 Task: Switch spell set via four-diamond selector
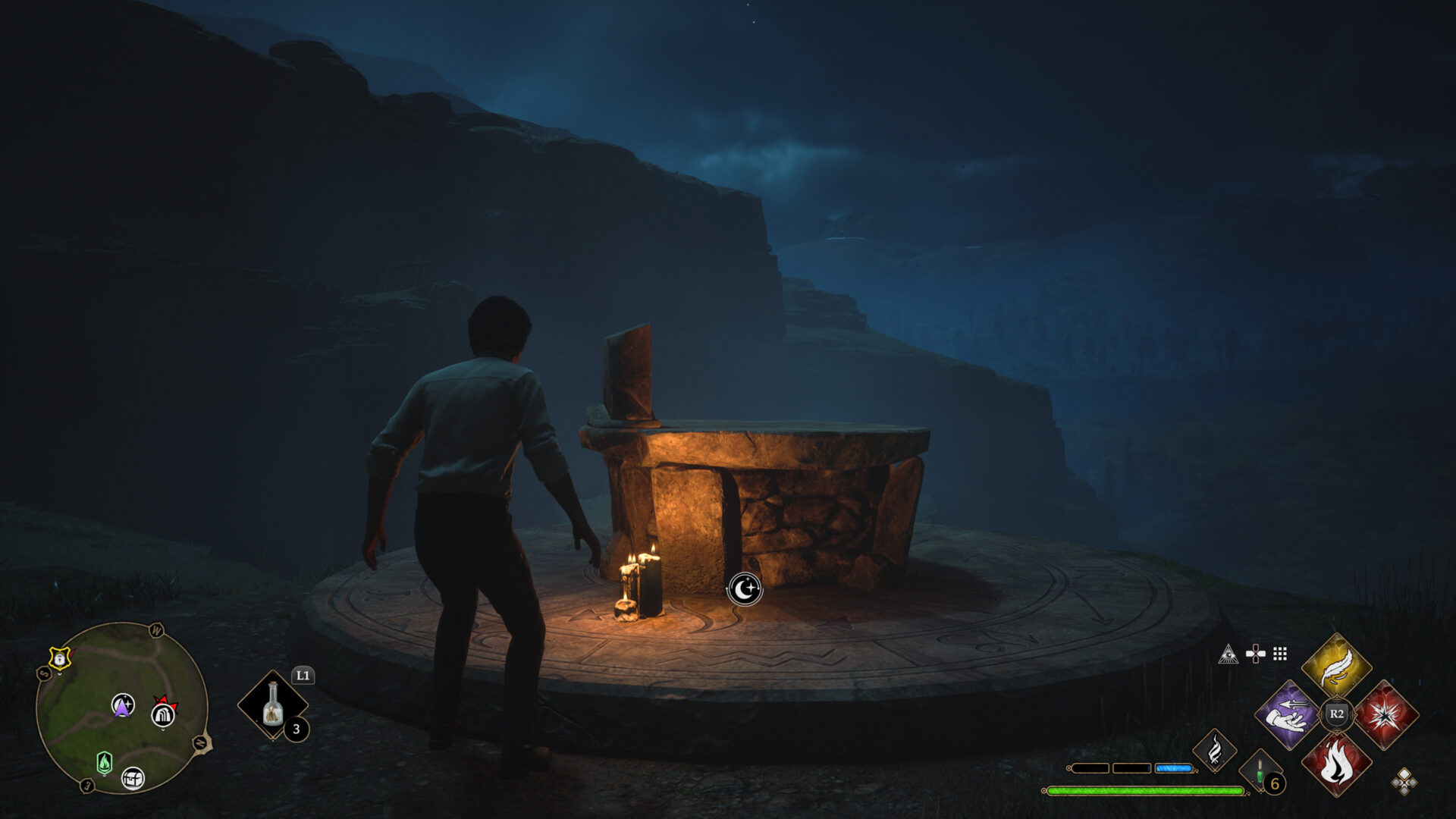1404,781
